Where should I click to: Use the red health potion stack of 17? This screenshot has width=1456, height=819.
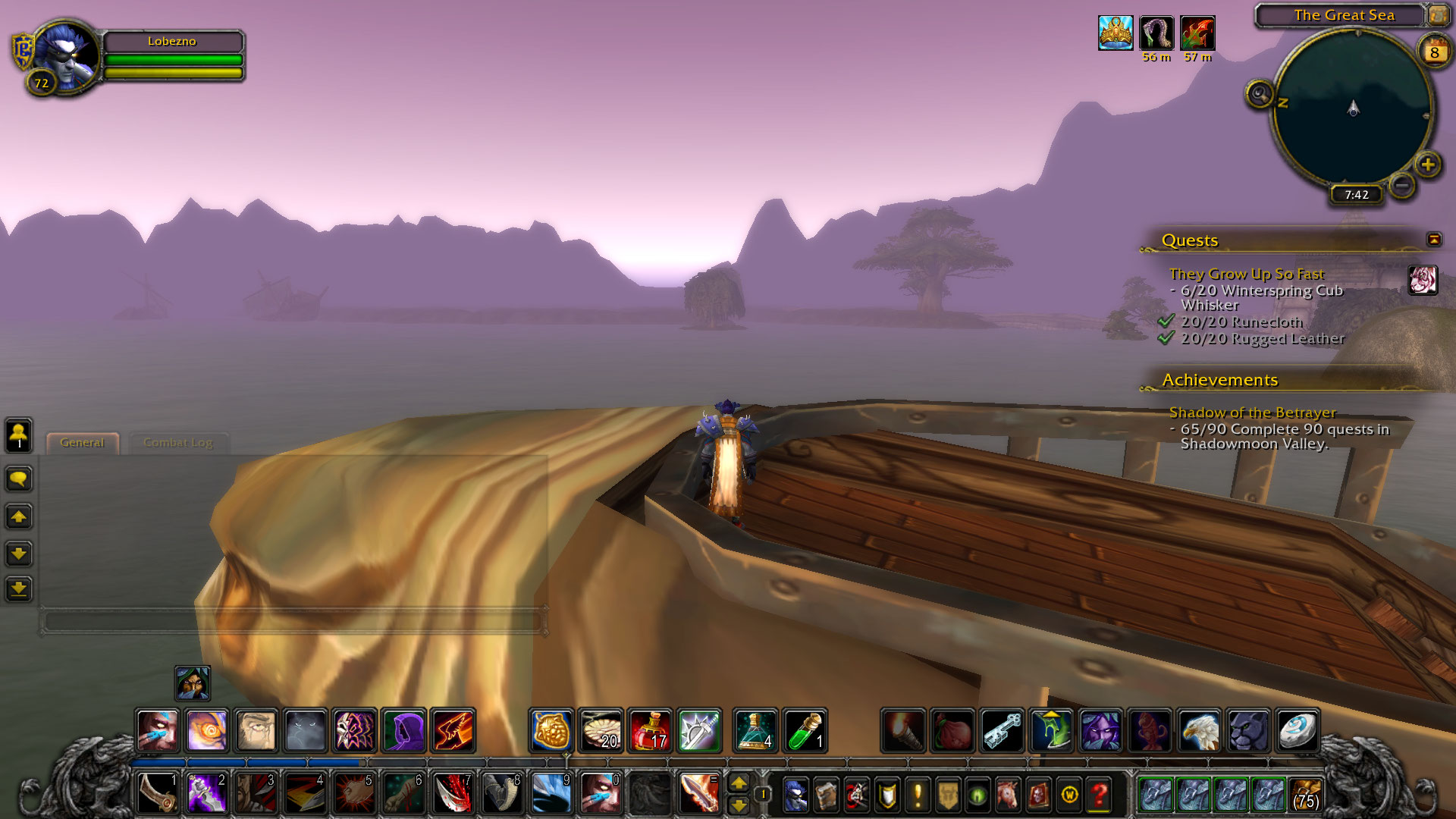tap(650, 731)
